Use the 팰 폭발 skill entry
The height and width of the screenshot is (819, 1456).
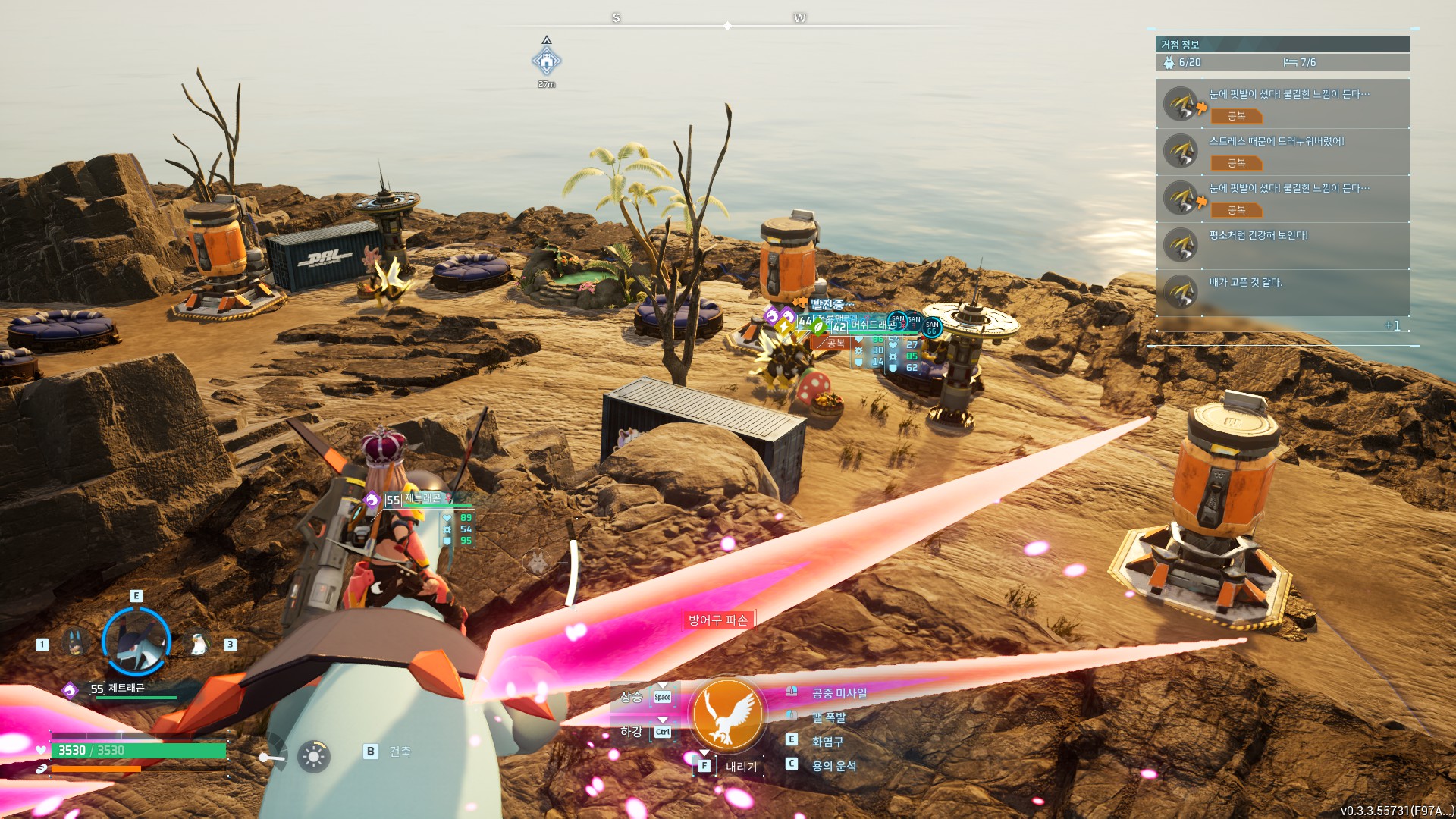click(828, 717)
